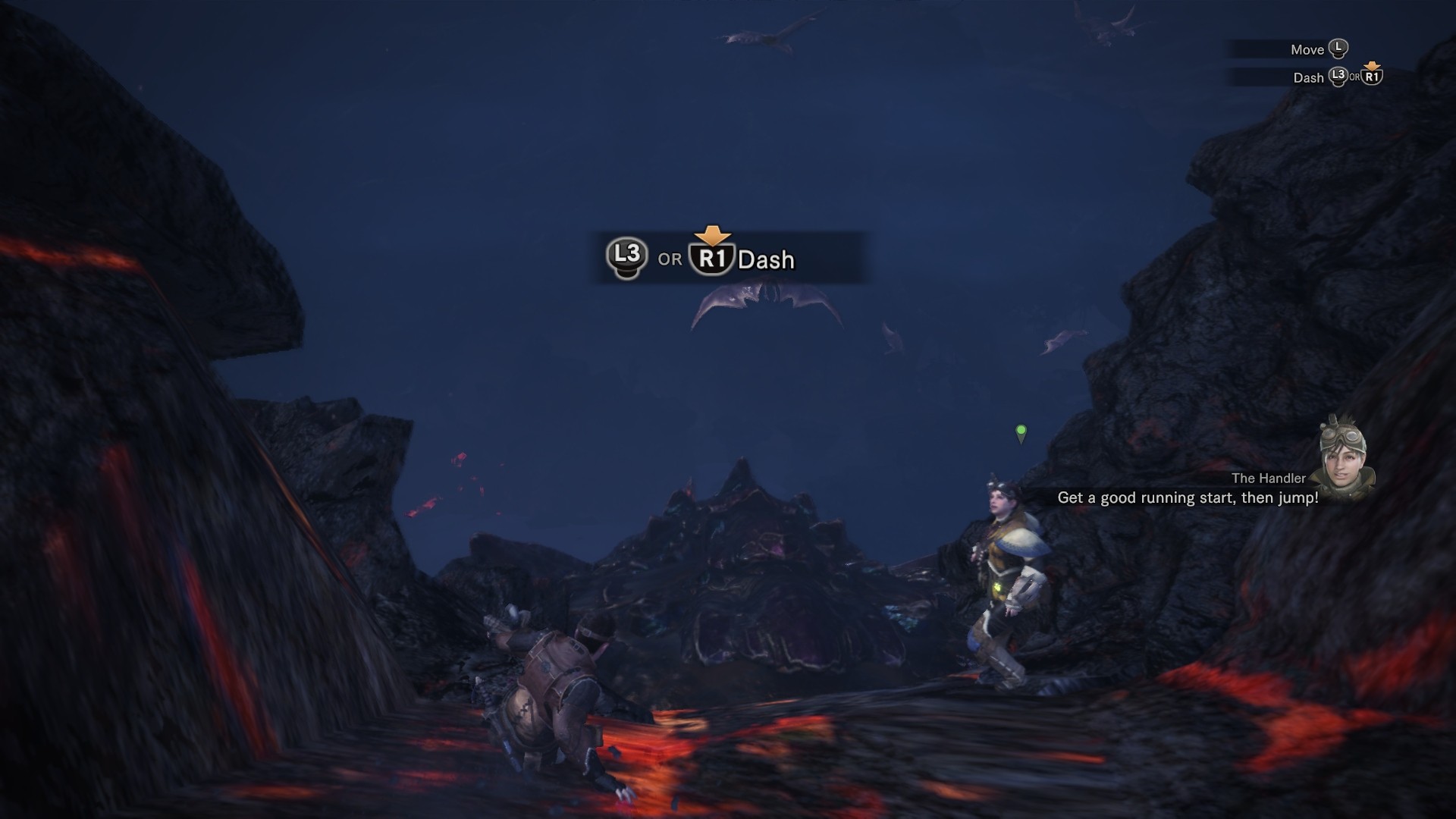1456x819 pixels.
Task: Click the L3 icon in the Dash hint row
Action: click(x=1339, y=78)
